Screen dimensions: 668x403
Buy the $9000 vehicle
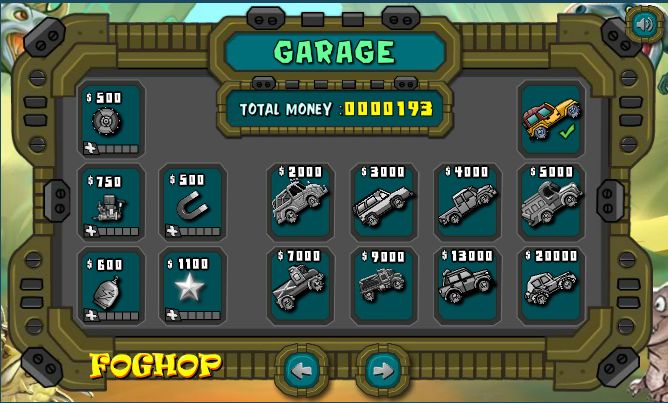pyautogui.click(x=384, y=284)
